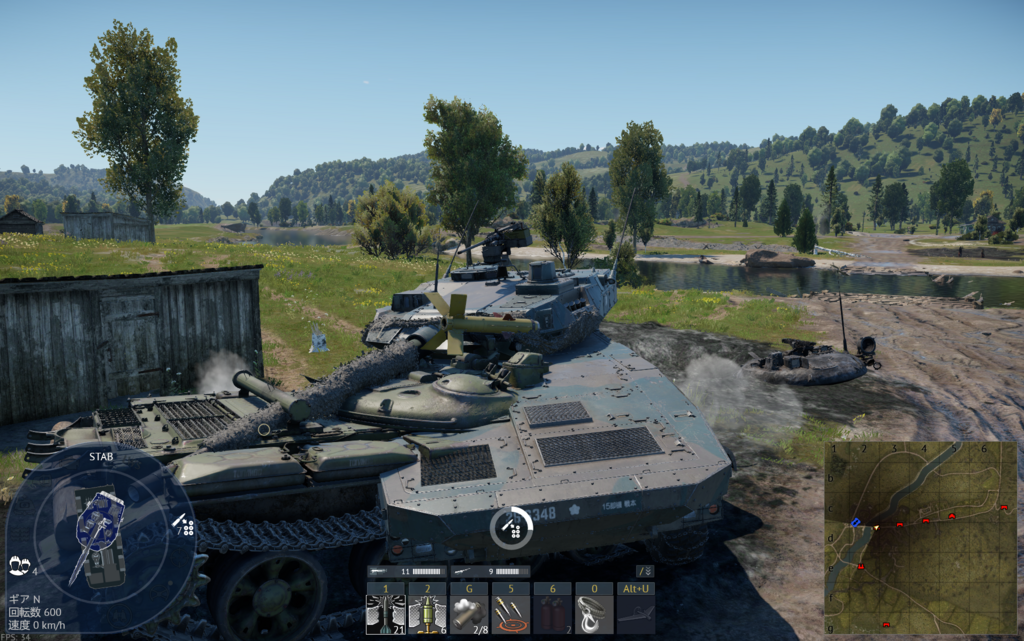Click the blue allied marker on the minimap
Screen dimensions: 1024x641
click(855, 522)
